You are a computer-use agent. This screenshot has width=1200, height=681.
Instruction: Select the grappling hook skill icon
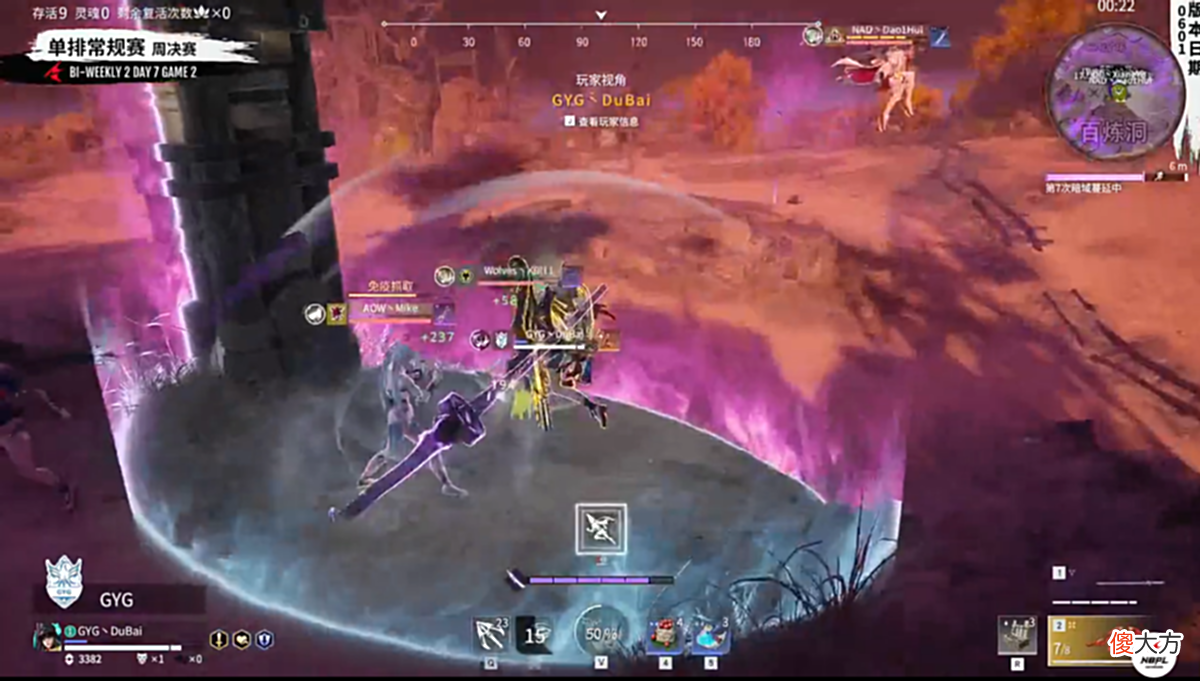pyautogui.click(x=492, y=634)
